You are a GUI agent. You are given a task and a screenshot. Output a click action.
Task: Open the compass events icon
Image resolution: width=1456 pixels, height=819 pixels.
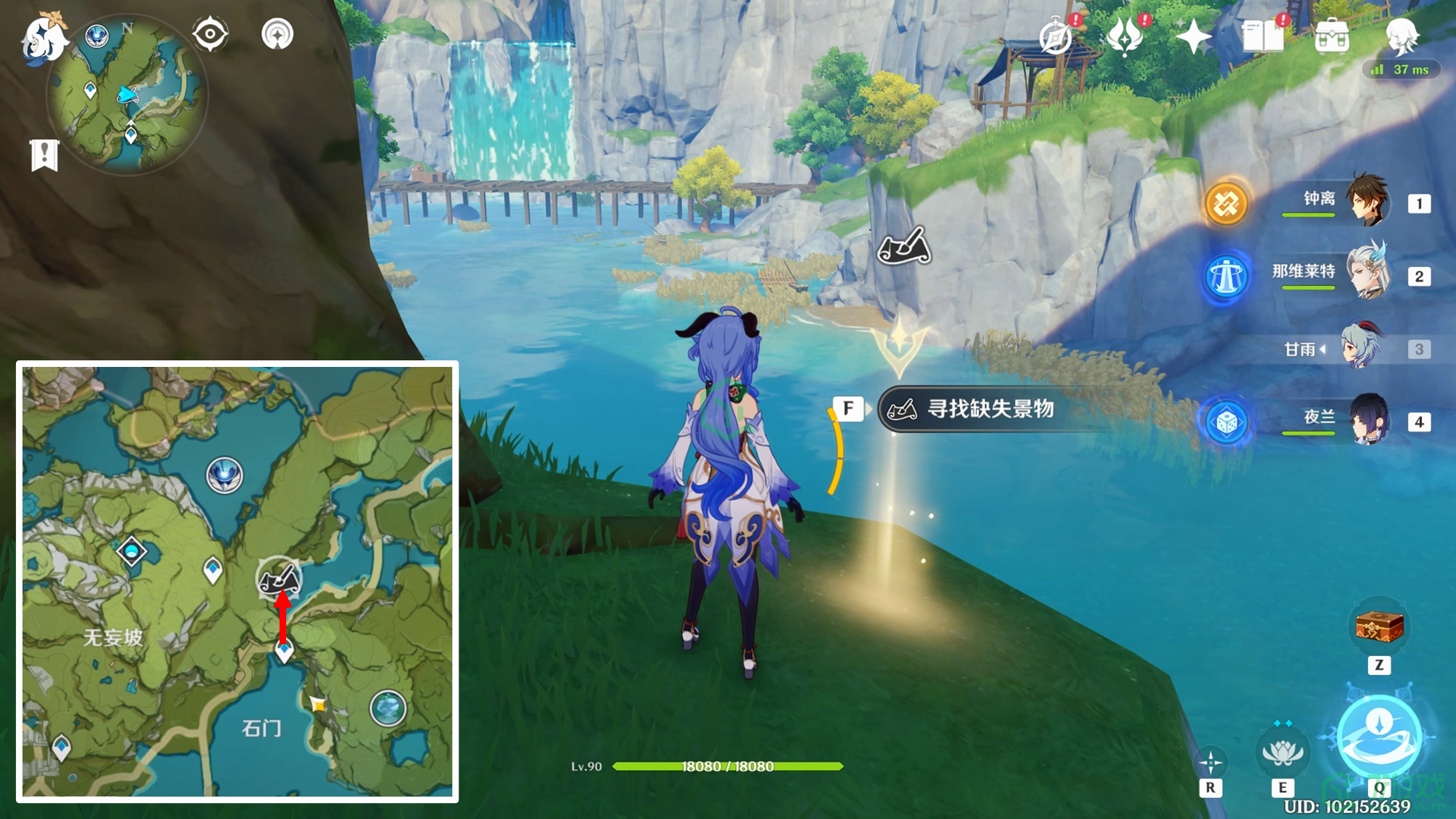(1056, 36)
